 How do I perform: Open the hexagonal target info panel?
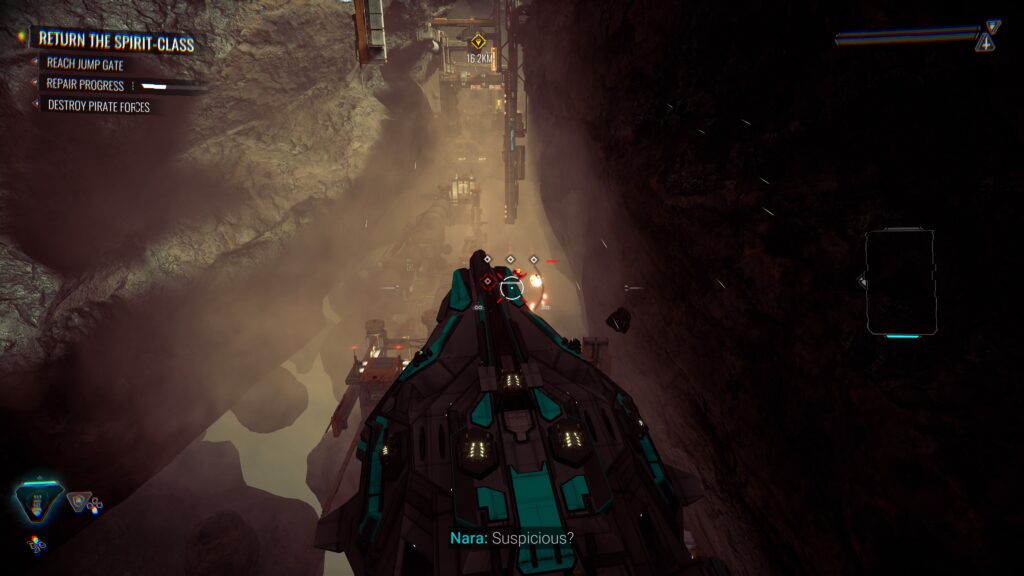(x=900, y=281)
